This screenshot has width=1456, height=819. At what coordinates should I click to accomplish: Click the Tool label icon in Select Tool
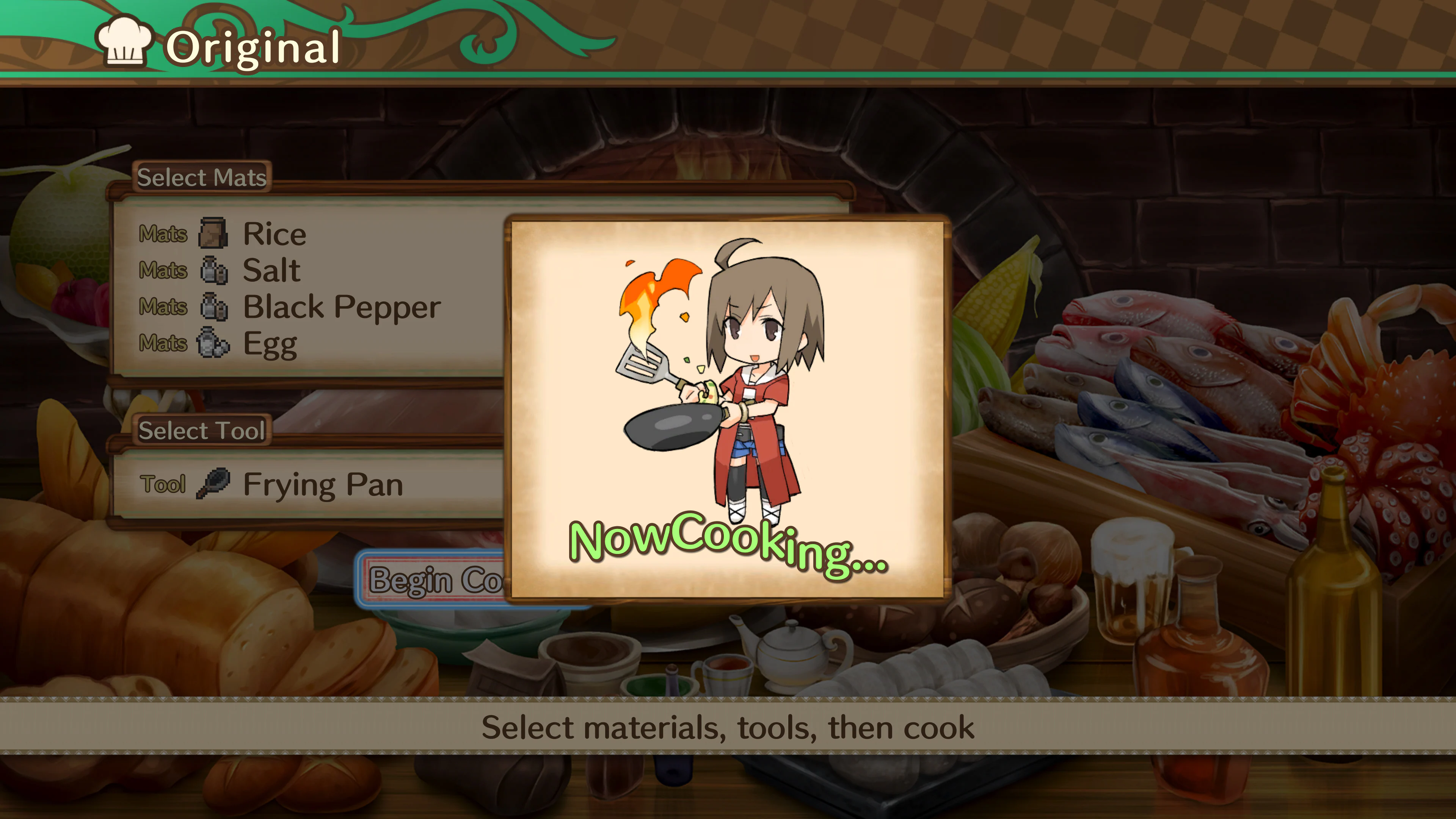click(x=163, y=484)
